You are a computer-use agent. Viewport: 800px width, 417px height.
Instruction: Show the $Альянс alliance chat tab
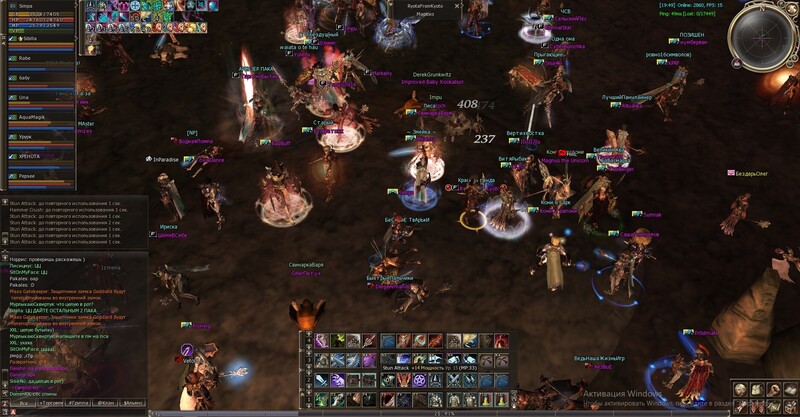(x=133, y=402)
